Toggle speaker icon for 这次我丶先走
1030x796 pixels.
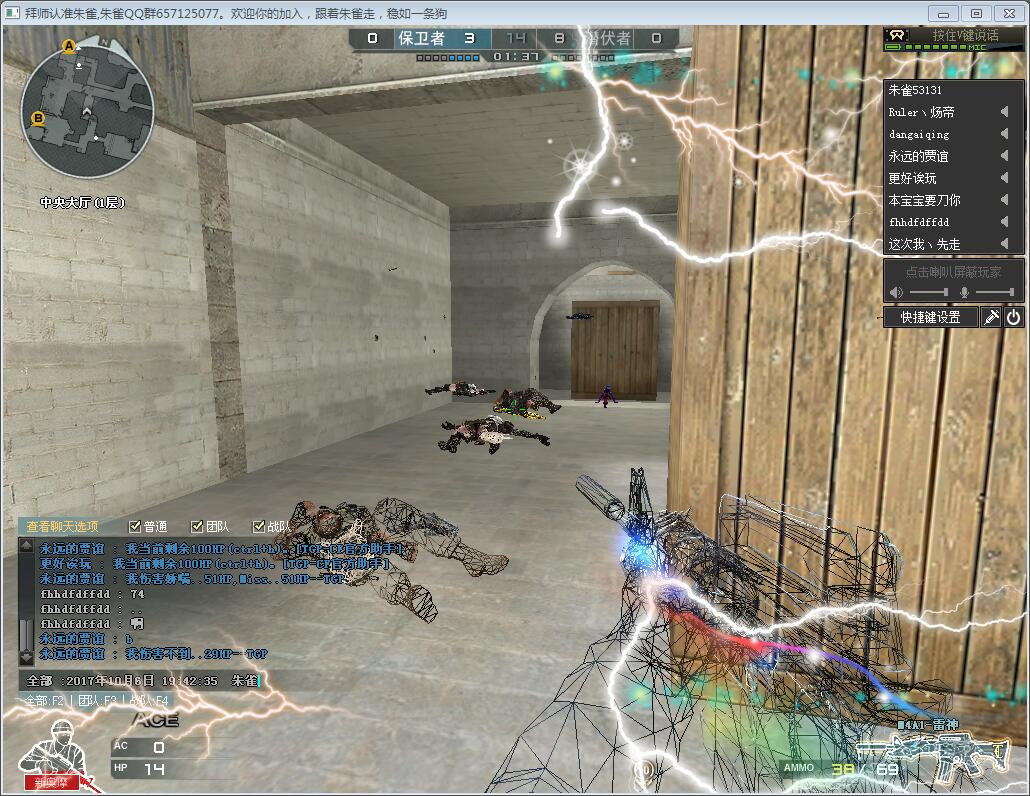(x=1004, y=244)
